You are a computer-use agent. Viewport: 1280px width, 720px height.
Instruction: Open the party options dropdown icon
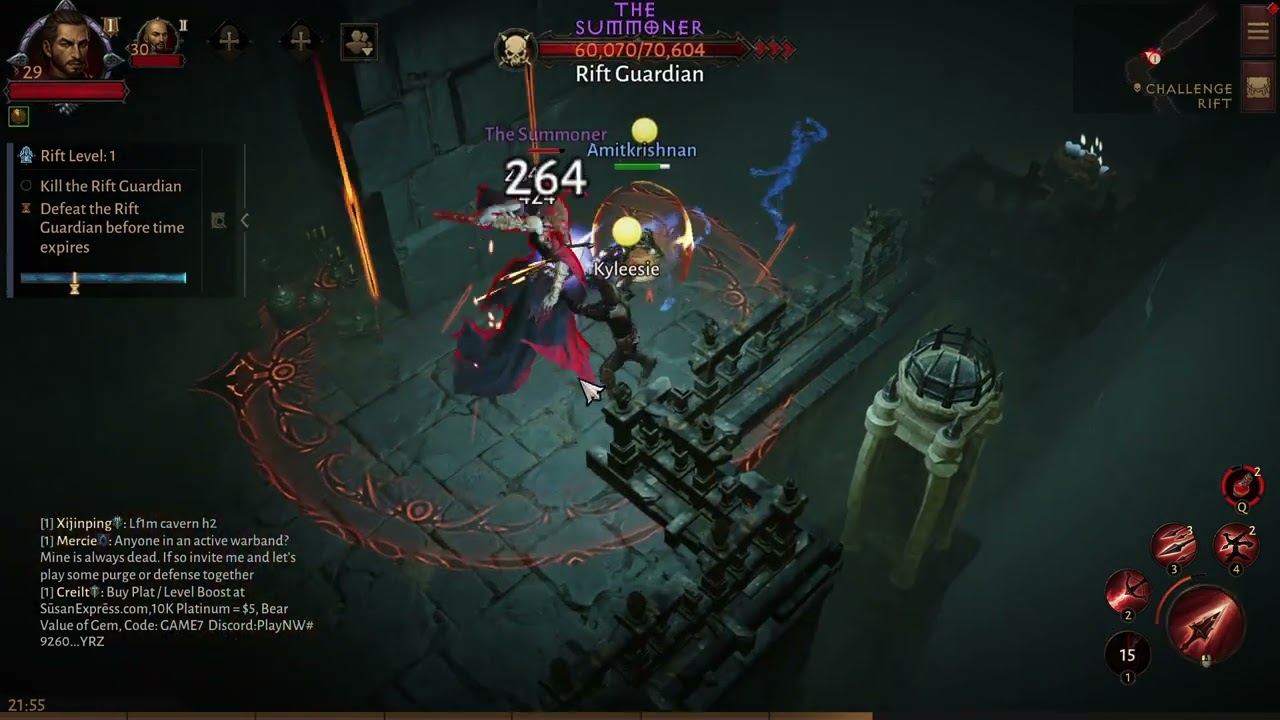pos(358,41)
